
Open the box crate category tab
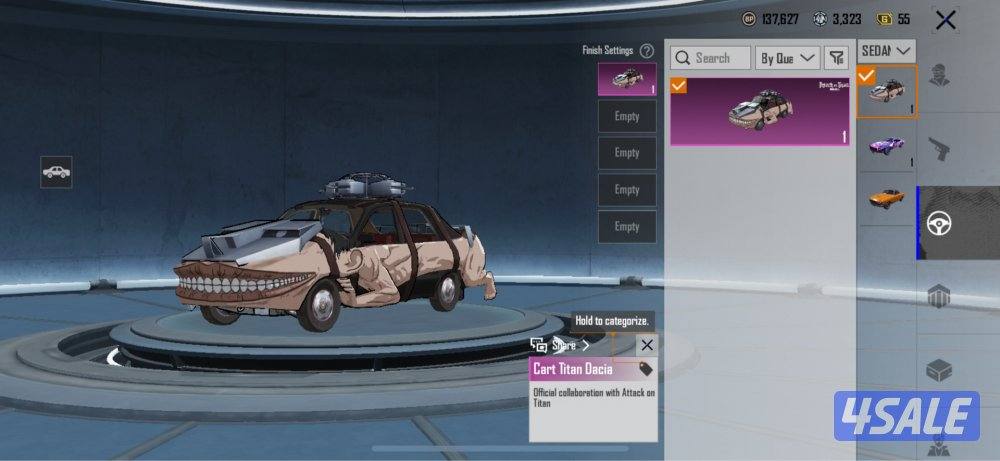[939, 370]
